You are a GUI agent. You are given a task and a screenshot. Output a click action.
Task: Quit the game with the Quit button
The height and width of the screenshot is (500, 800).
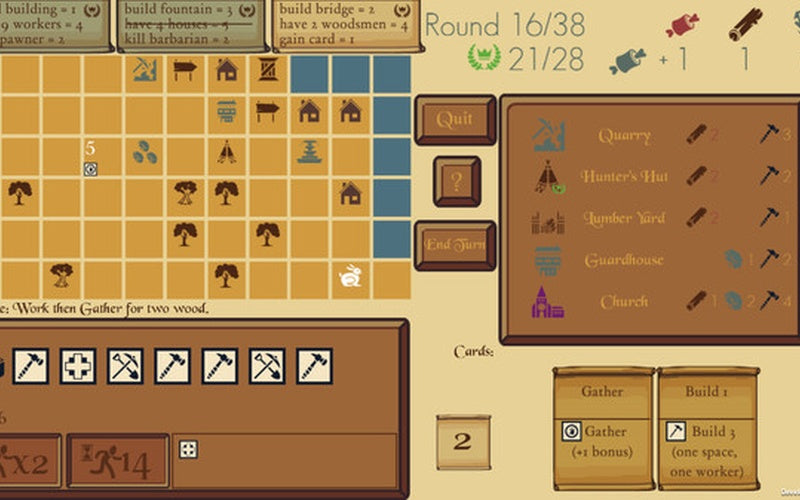click(455, 120)
